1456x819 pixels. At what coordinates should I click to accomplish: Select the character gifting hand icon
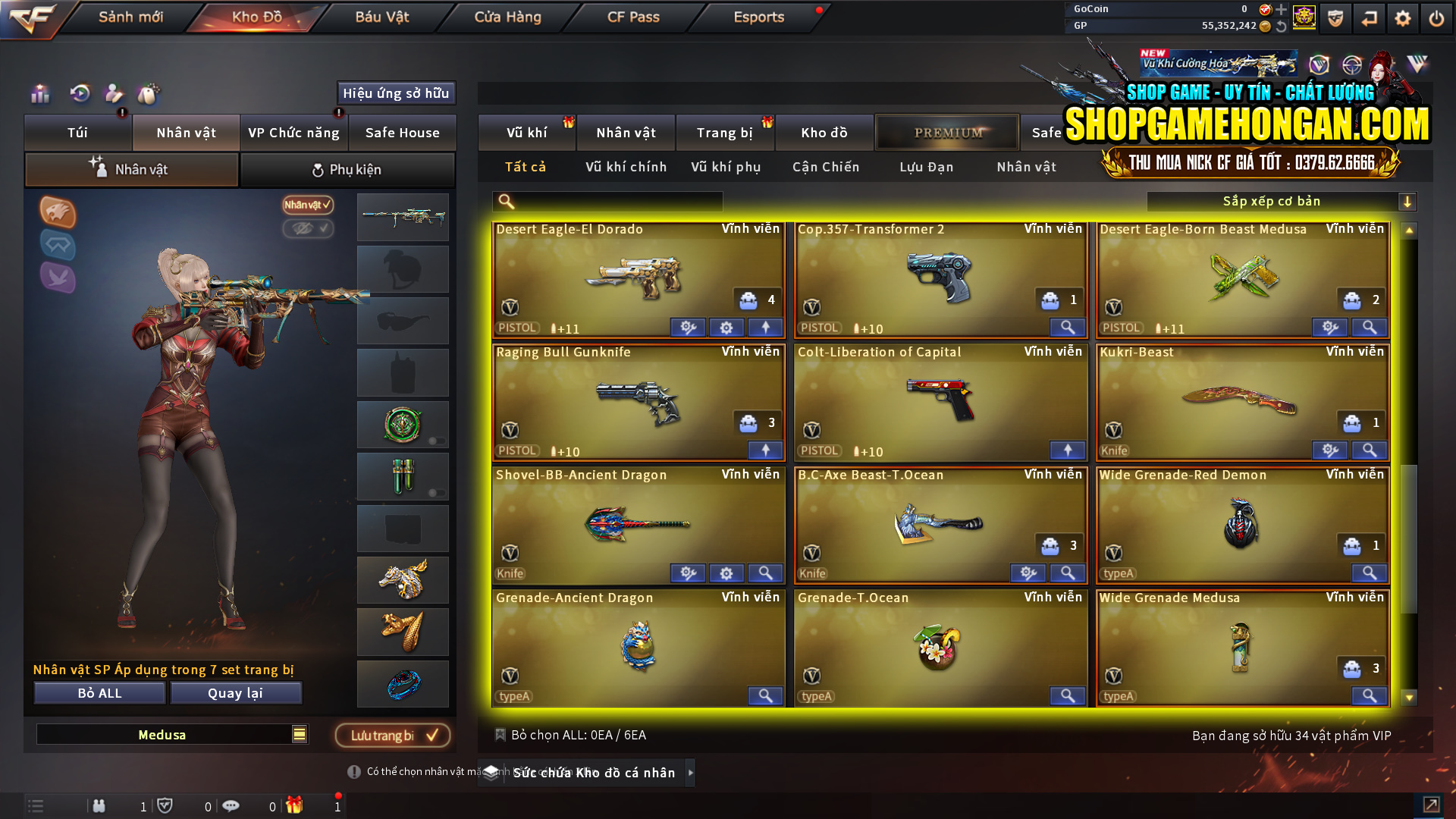click(x=114, y=95)
